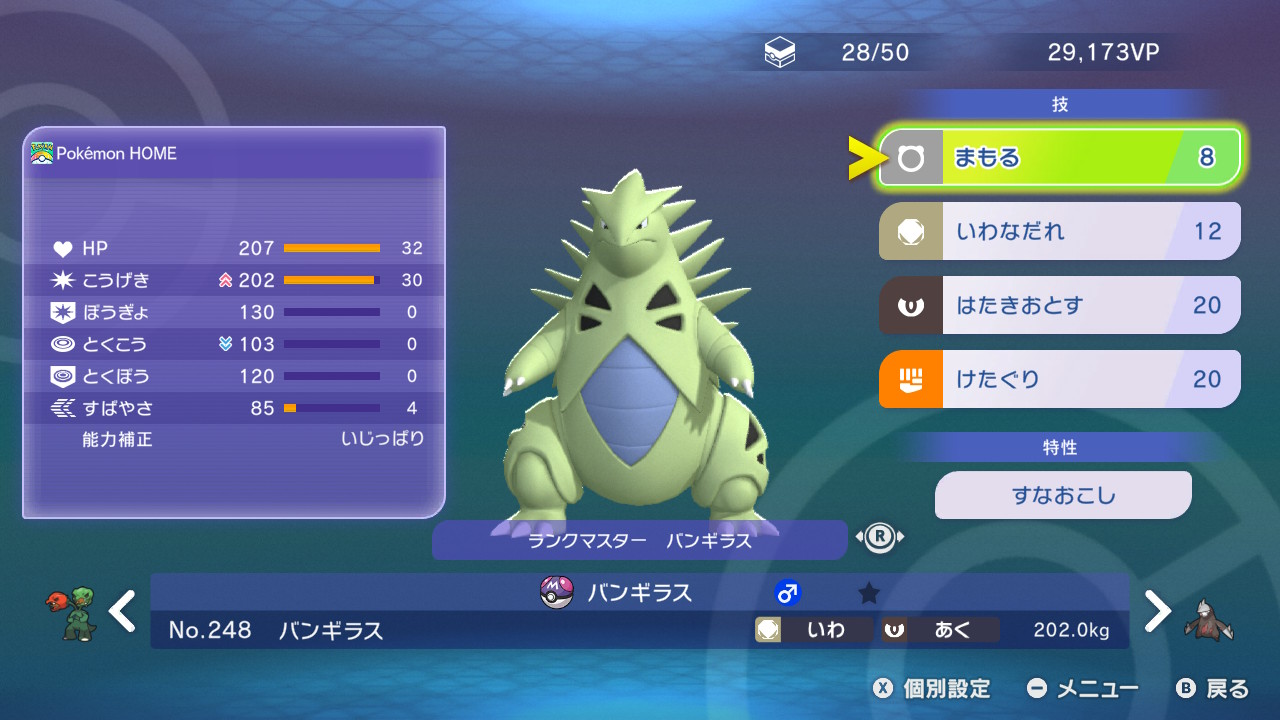The image size is (1280, 720).
Task: Select the まもる move
Action: (1059, 158)
